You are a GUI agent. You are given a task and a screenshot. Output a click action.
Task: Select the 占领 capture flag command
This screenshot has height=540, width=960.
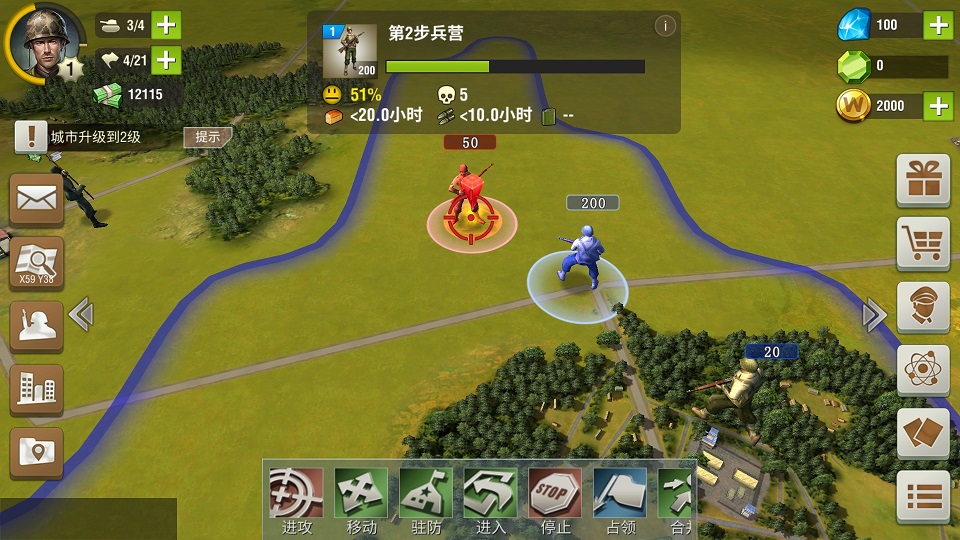pyautogui.click(x=620, y=494)
